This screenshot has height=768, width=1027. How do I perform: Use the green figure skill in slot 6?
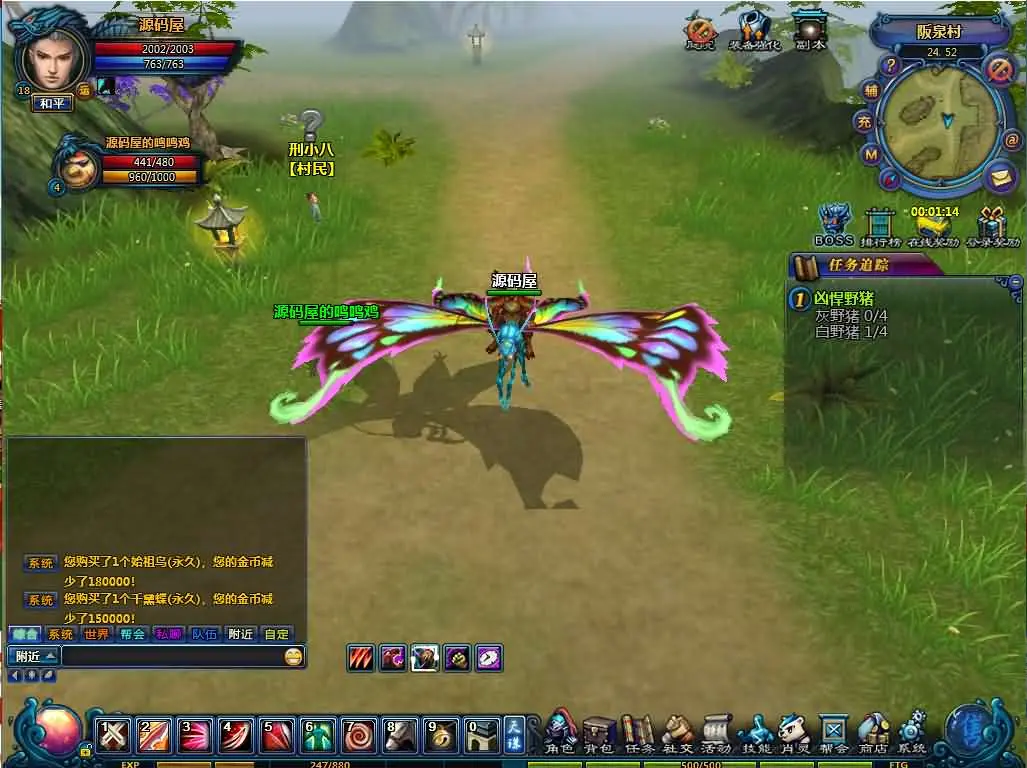point(318,735)
